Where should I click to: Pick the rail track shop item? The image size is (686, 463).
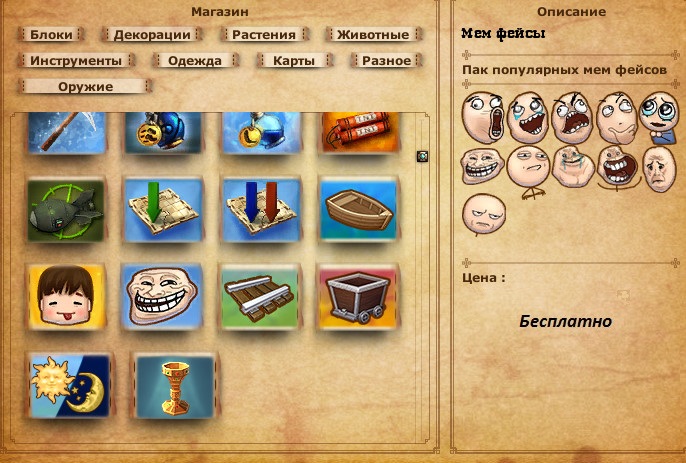(259, 294)
